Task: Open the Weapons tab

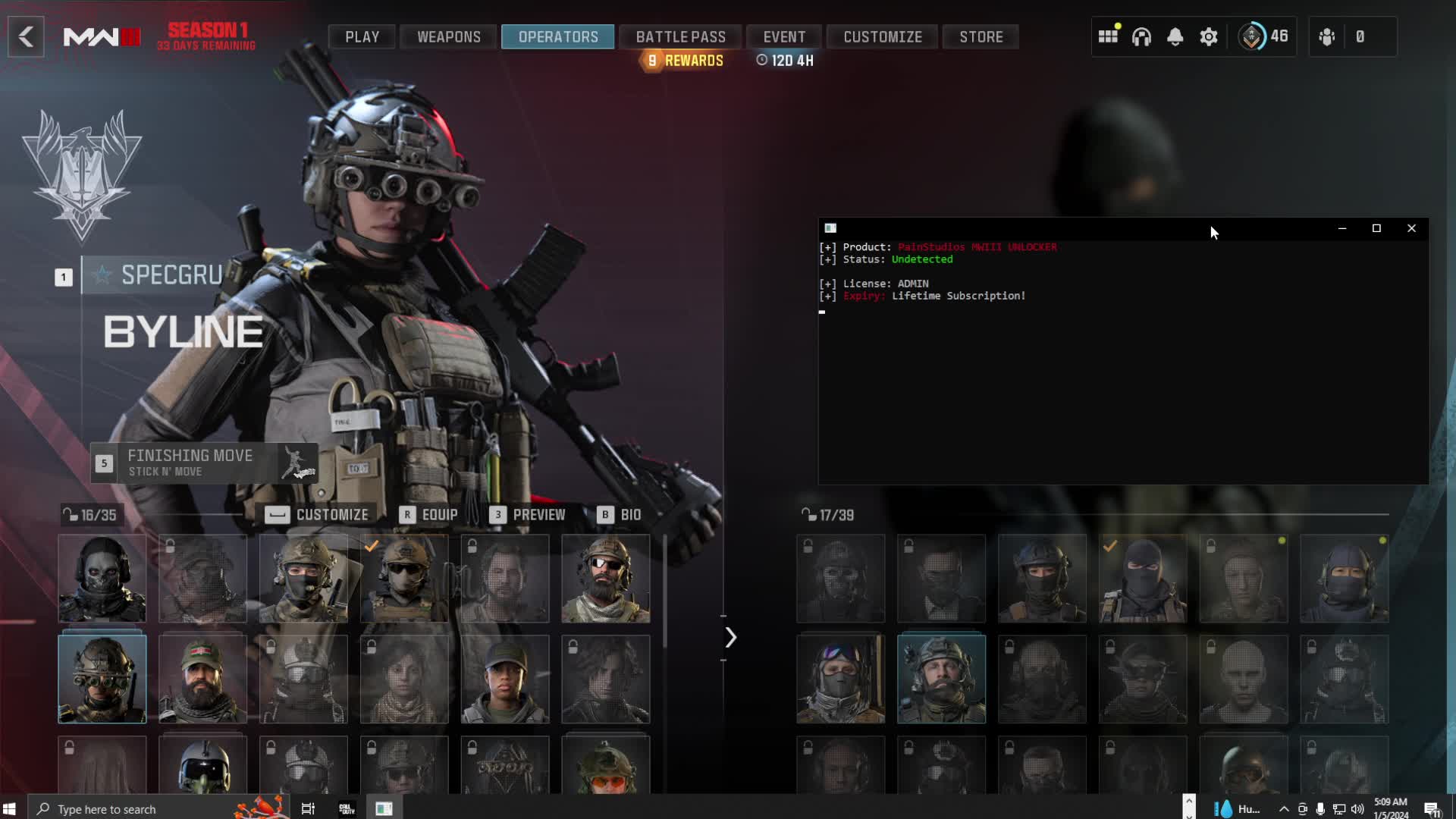Action: [448, 36]
